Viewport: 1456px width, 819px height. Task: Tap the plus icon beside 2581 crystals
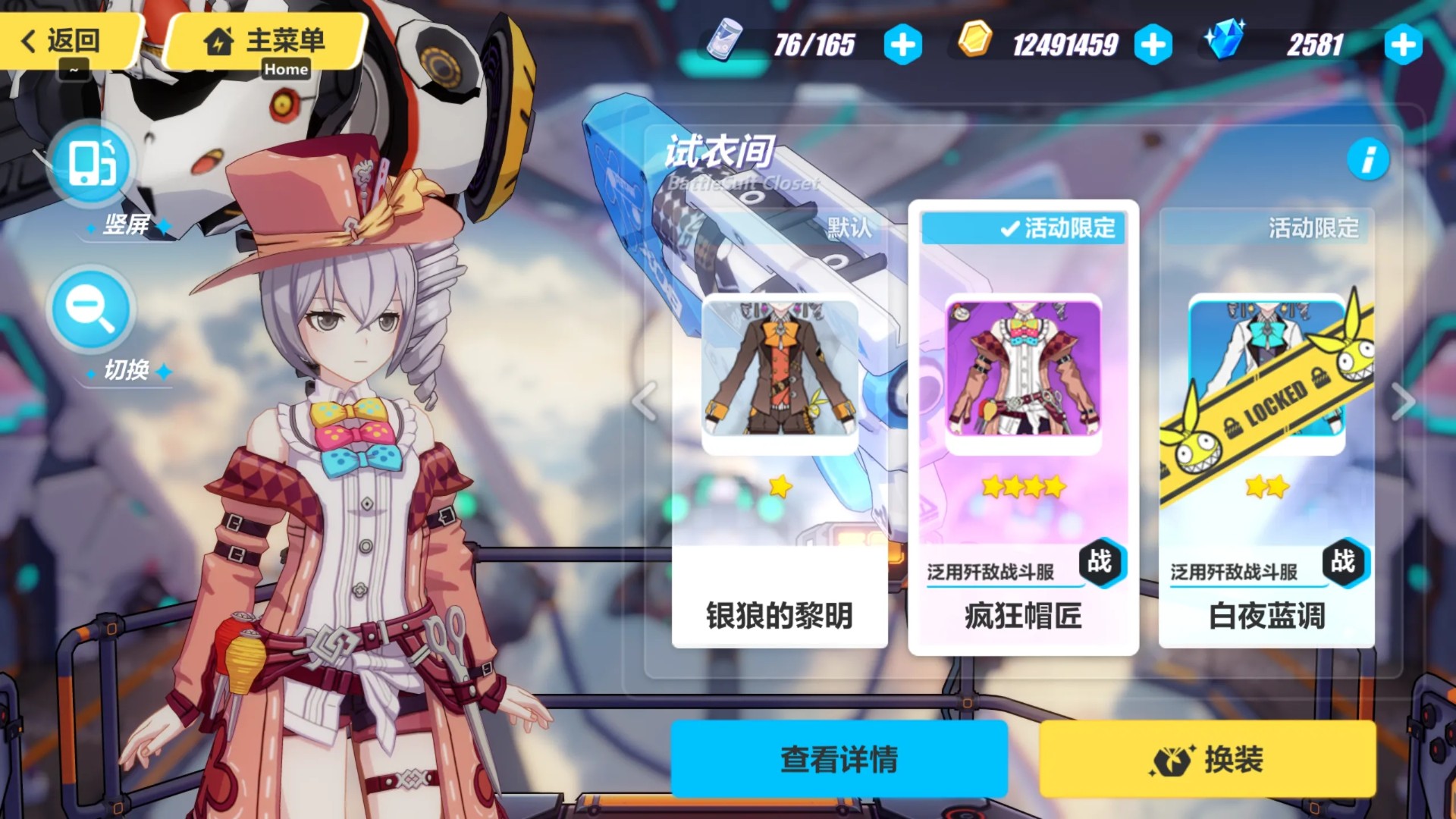coord(1402,45)
